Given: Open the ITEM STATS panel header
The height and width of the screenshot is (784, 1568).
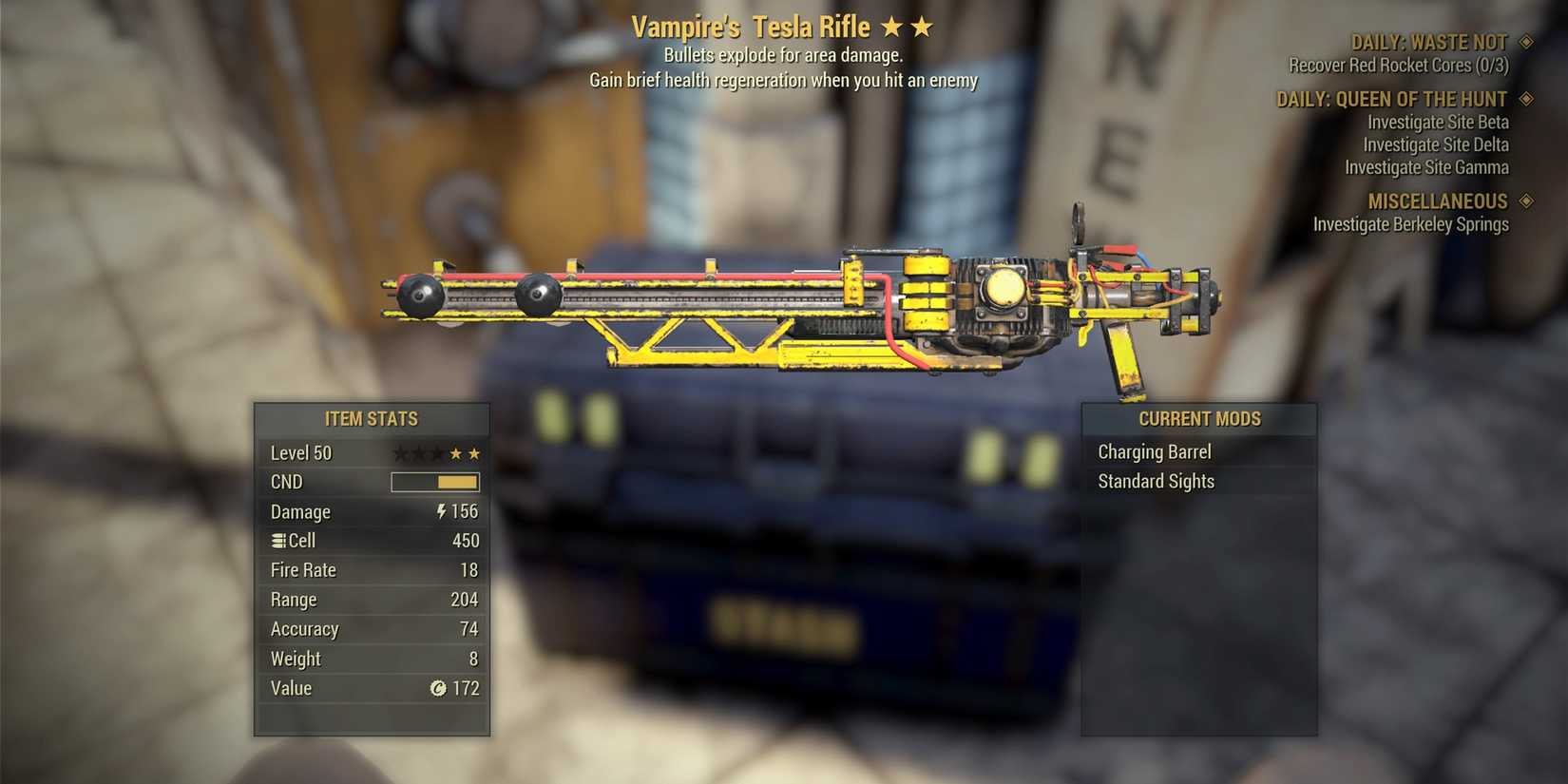Looking at the screenshot, I should [372, 418].
